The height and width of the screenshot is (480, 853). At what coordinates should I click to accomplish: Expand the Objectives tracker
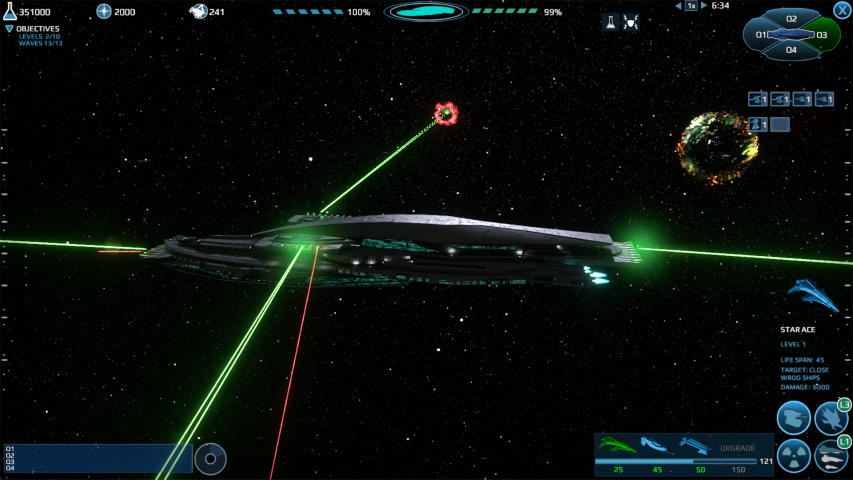tap(10, 29)
